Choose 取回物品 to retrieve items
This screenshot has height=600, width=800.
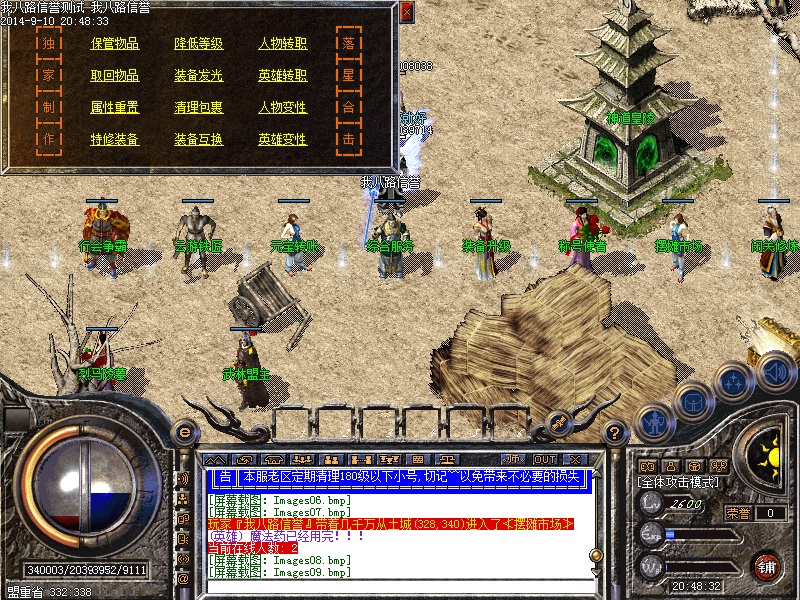pos(115,76)
